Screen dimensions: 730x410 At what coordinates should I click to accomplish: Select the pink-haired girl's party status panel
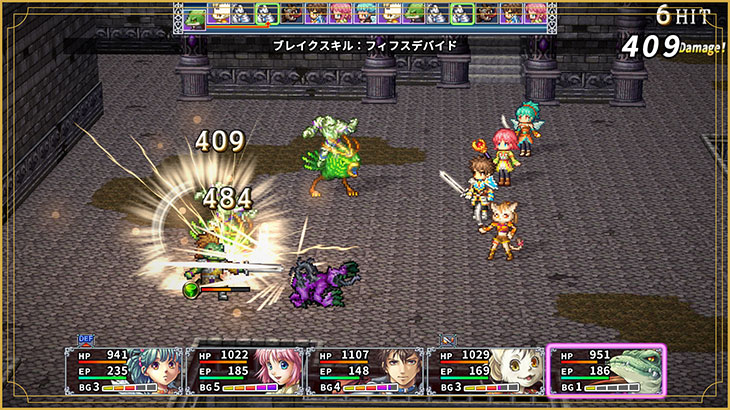pos(244,369)
